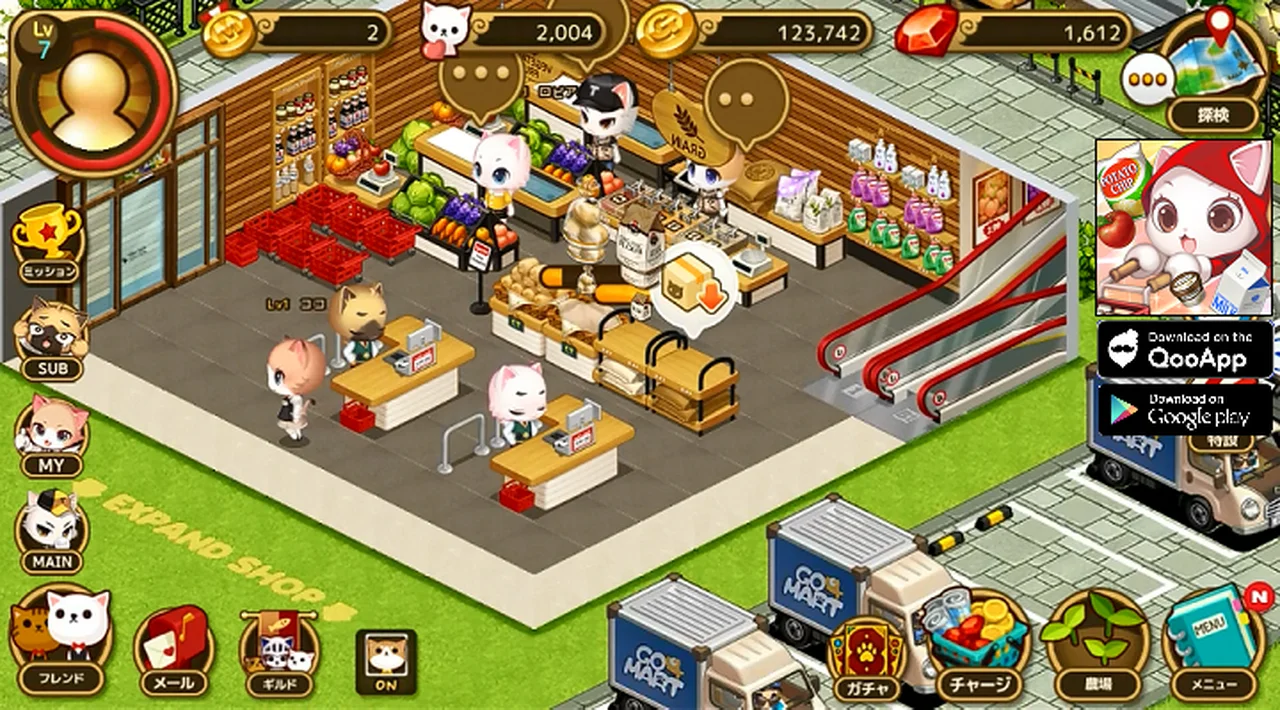
Task: Open the Exploration (探検) map
Action: point(1213,73)
